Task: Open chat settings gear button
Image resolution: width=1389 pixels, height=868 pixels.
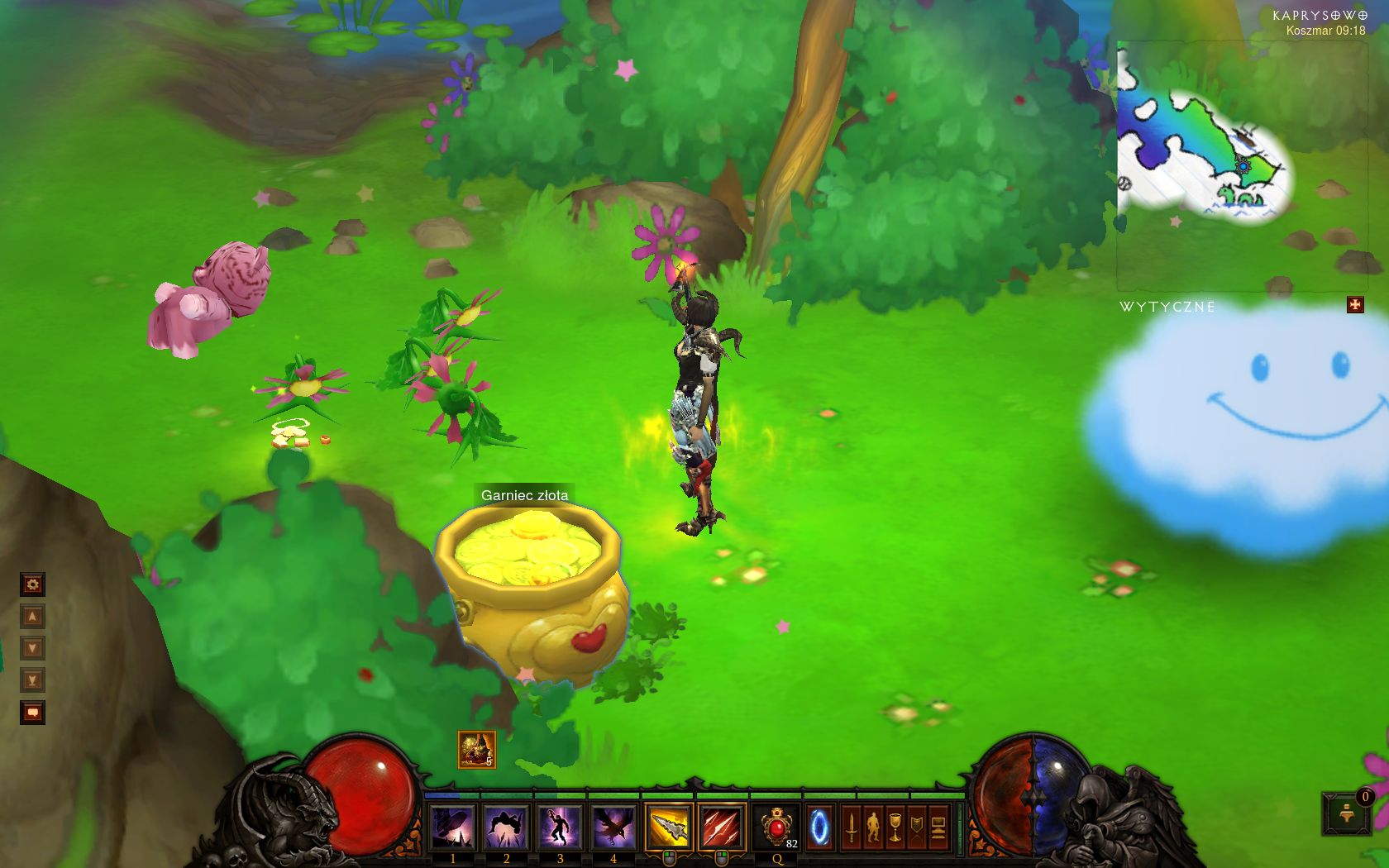Action: [32, 585]
